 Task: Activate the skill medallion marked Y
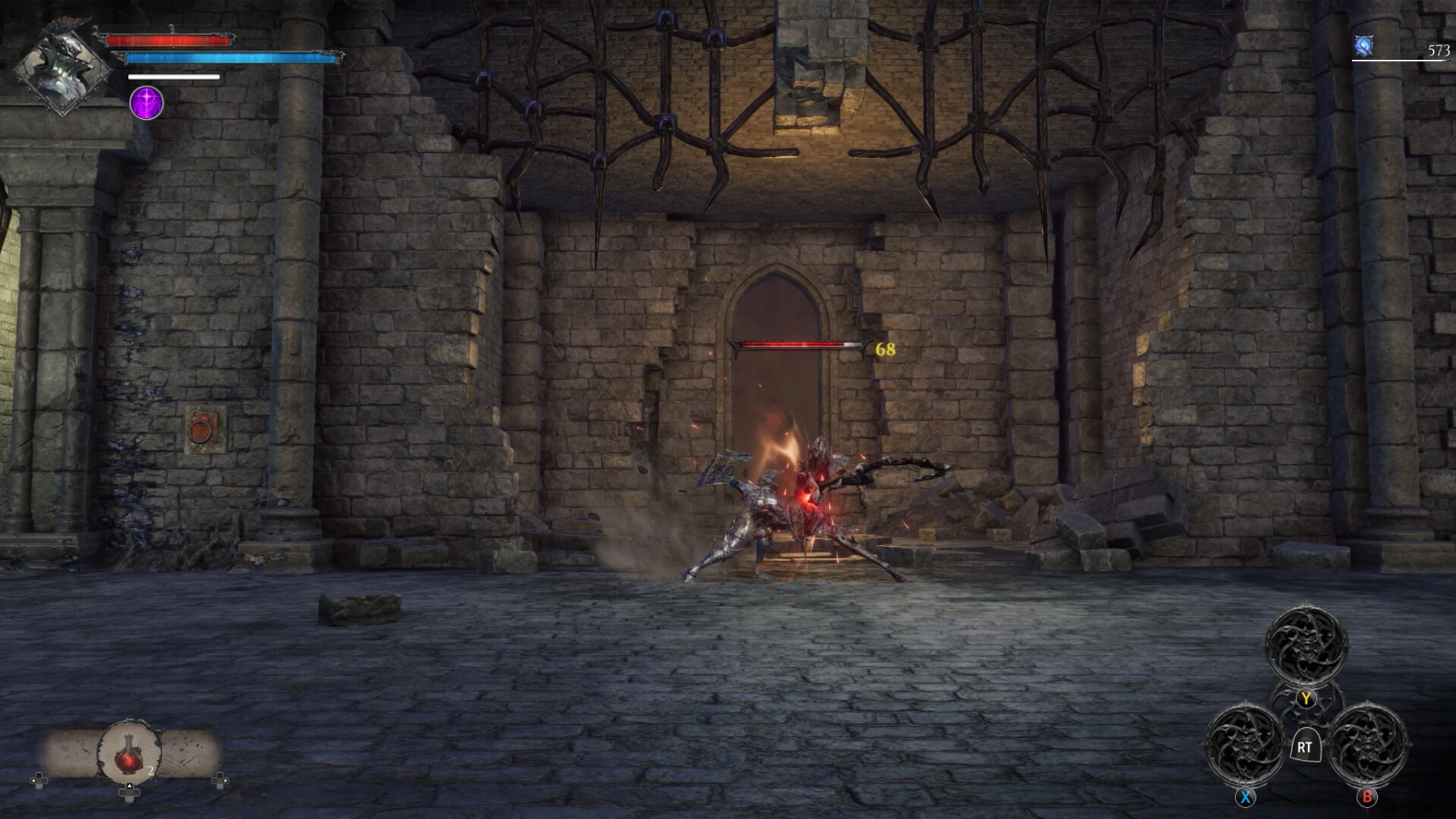point(1306,646)
